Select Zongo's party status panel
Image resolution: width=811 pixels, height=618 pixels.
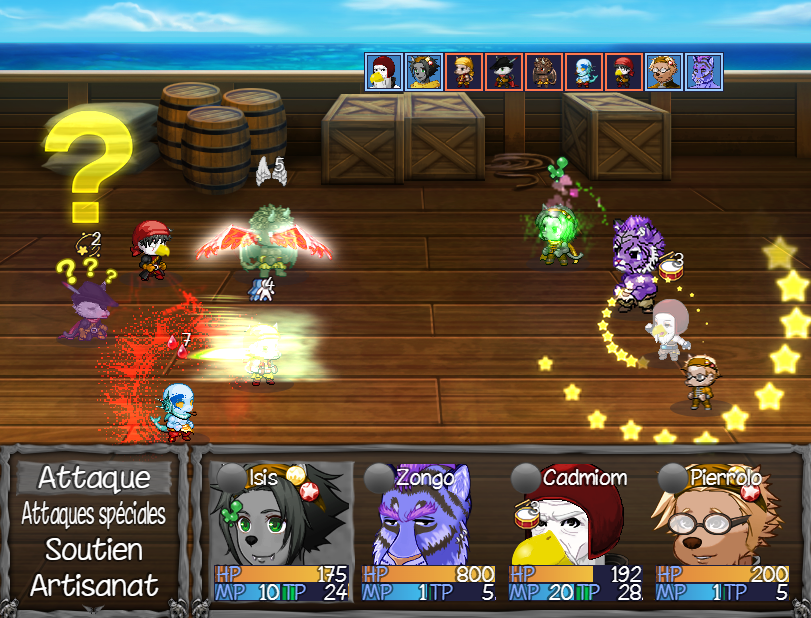click(428, 531)
